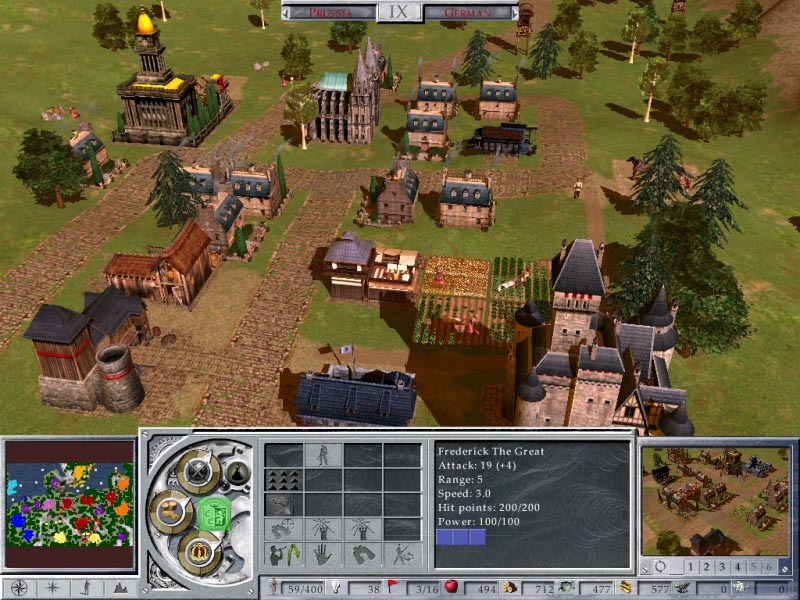Activate the green coat of arms emblem
Viewport: 800px width, 600px height.
click(x=212, y=512)
